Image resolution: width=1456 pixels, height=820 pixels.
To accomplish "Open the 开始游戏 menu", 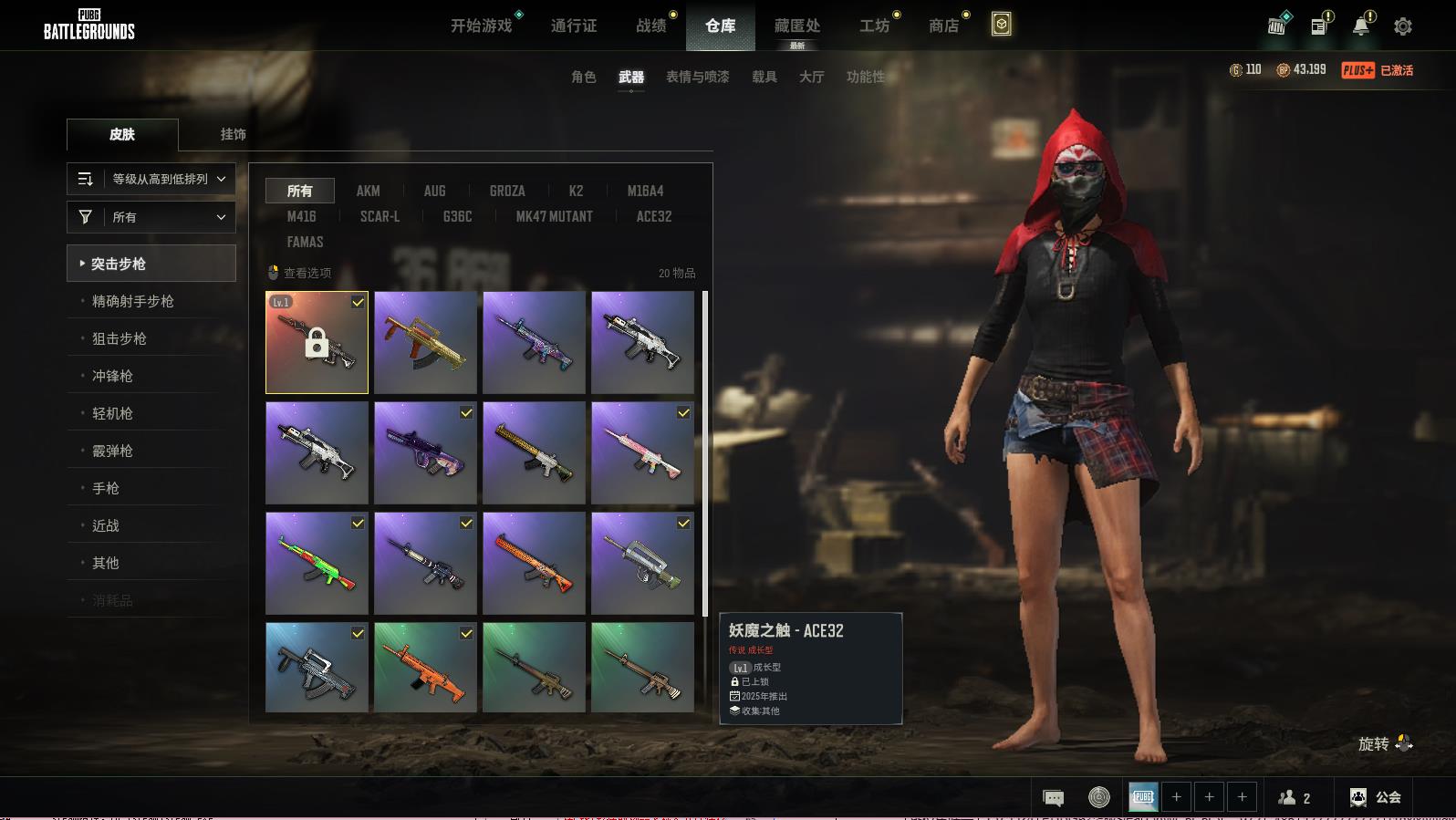I will (x=482, y=26).
